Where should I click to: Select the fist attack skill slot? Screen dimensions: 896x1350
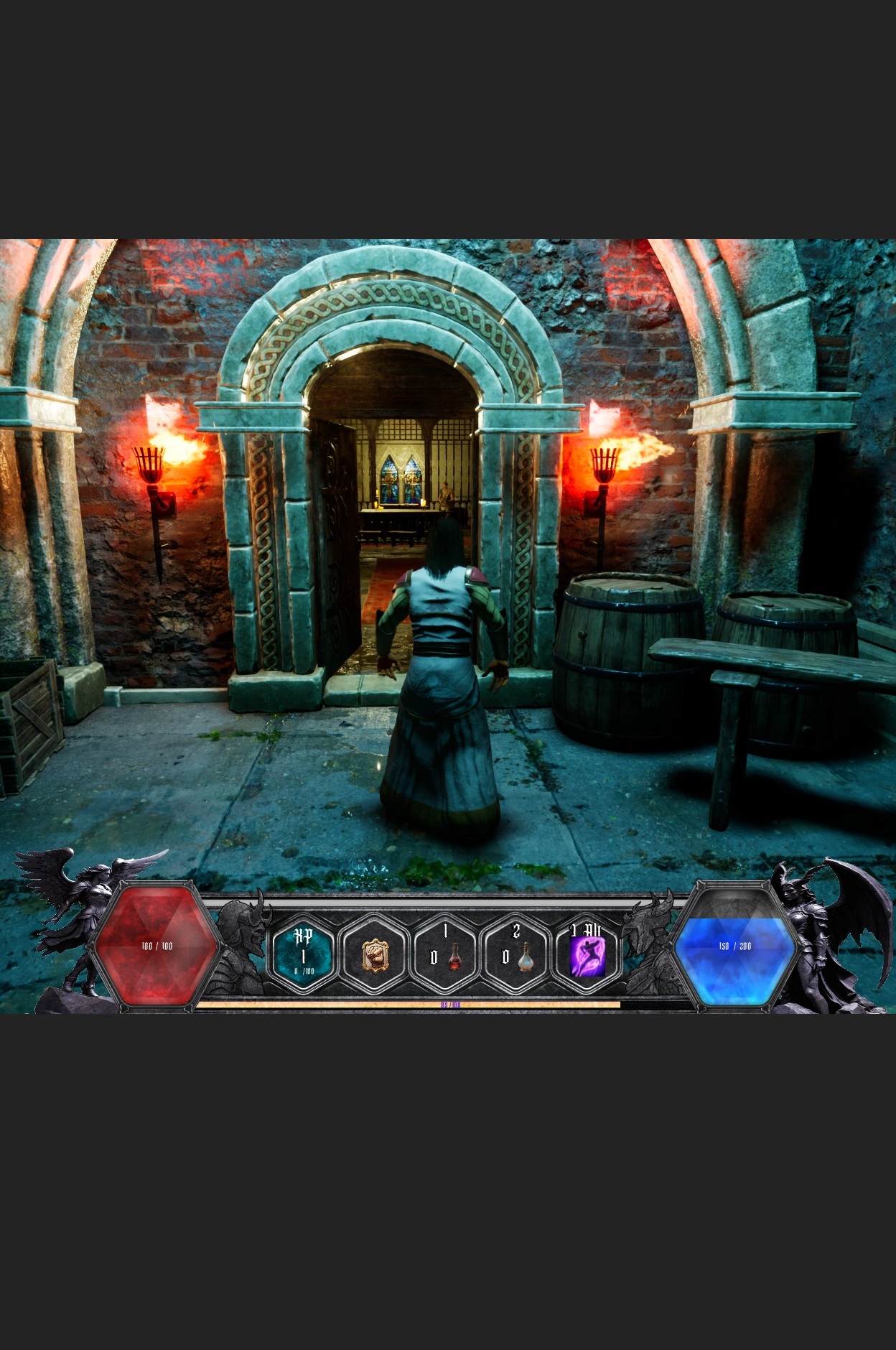click(373, 956)
